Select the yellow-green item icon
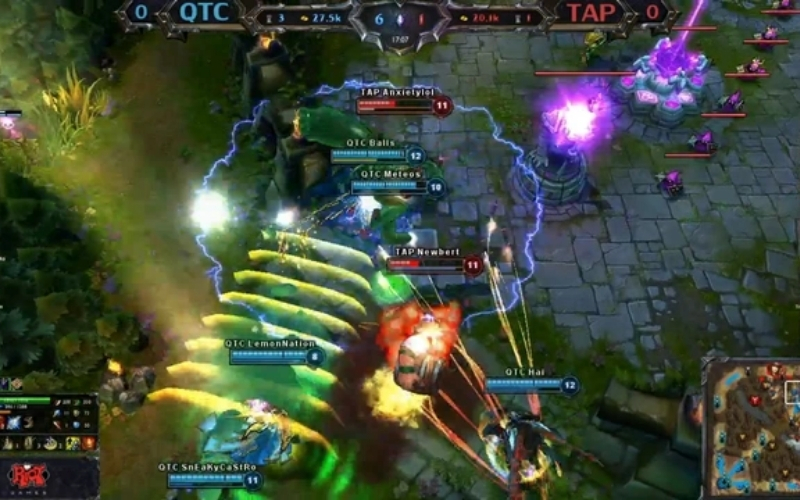This screenshot has width=800, height=500. 73,443
